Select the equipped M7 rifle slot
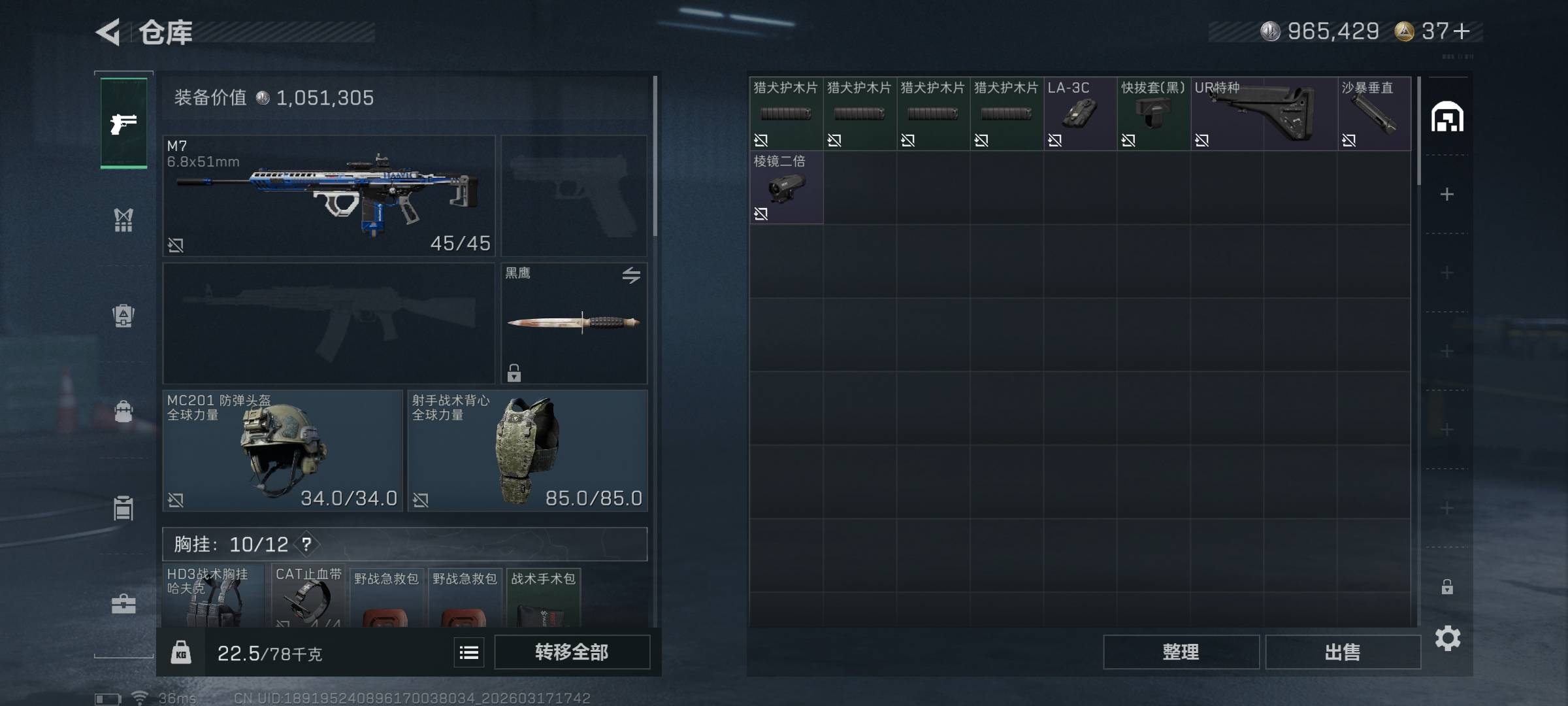1568x706 pixels. click(329, 195)
